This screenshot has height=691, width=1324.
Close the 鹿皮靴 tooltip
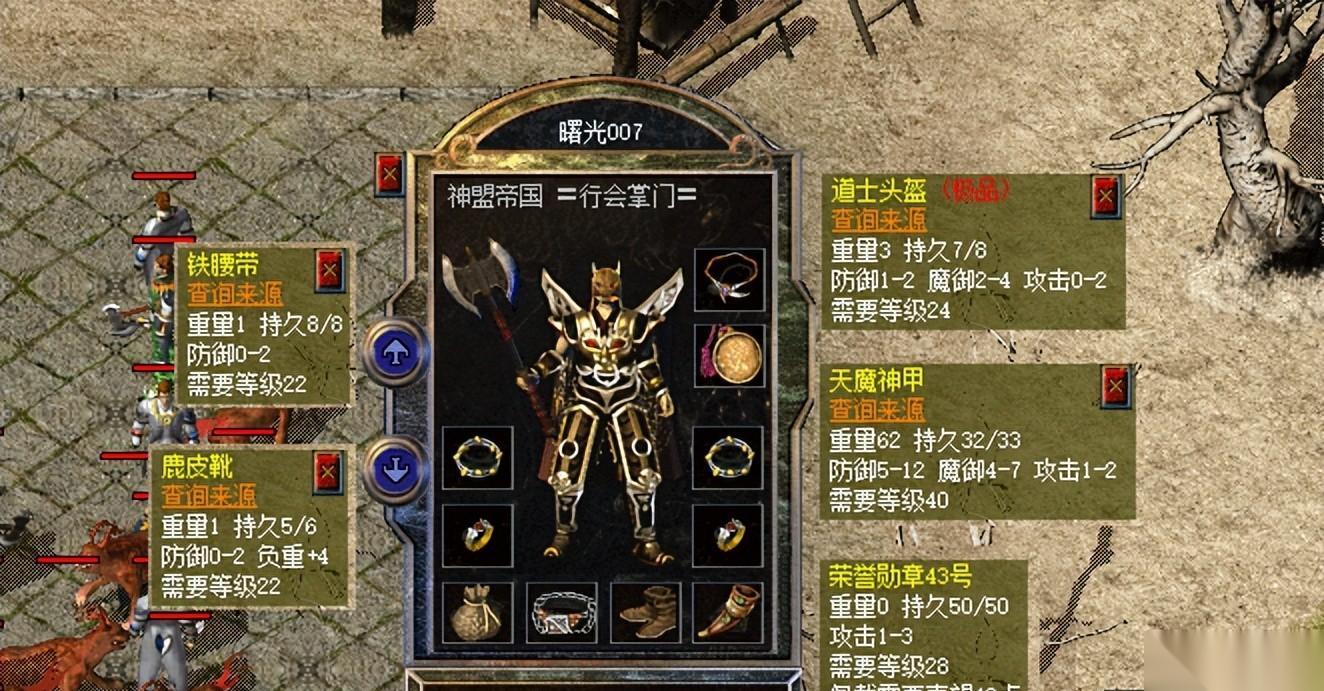click(327, 472)
